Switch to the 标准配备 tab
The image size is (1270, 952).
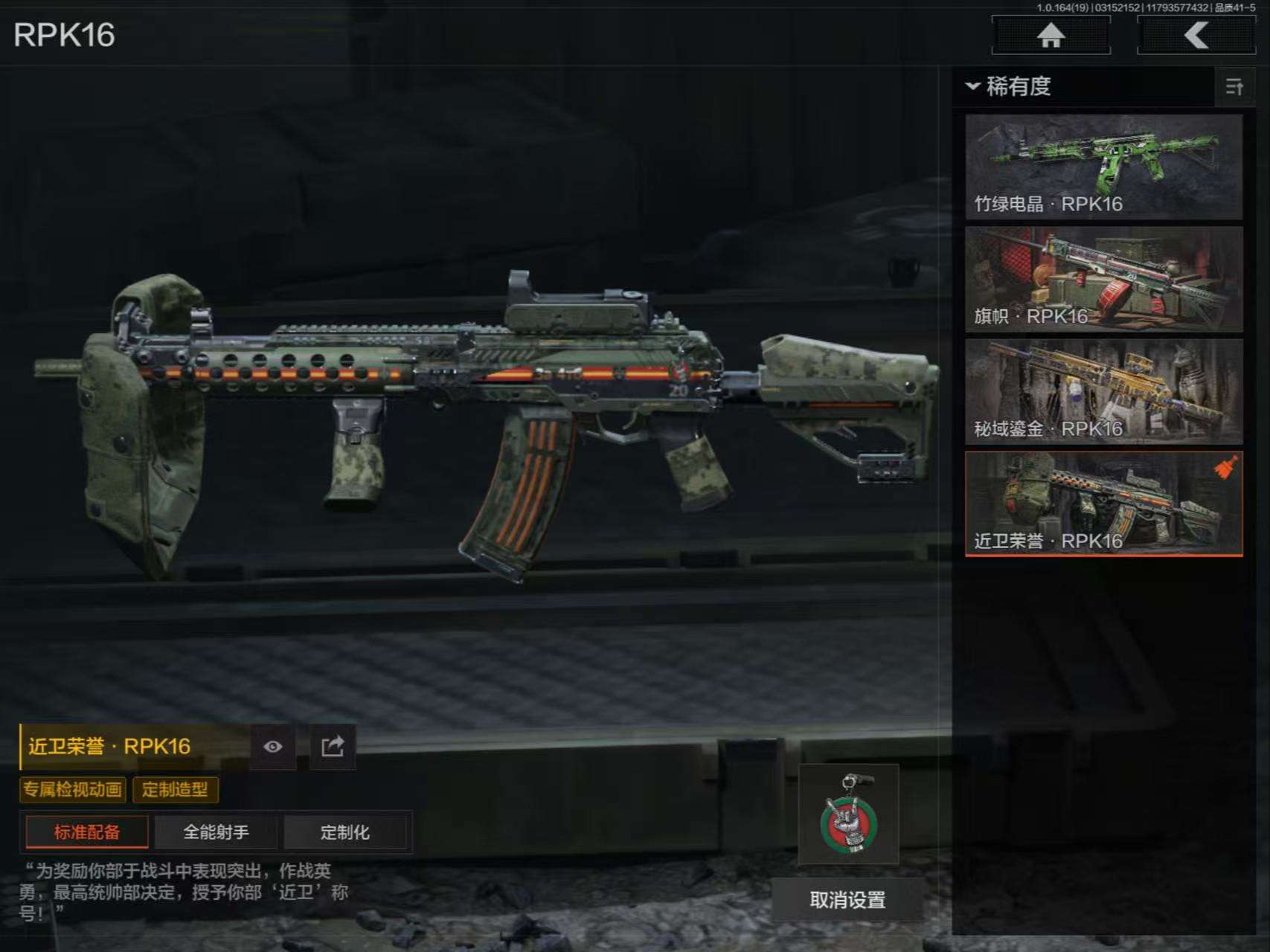tap(87, 832)
